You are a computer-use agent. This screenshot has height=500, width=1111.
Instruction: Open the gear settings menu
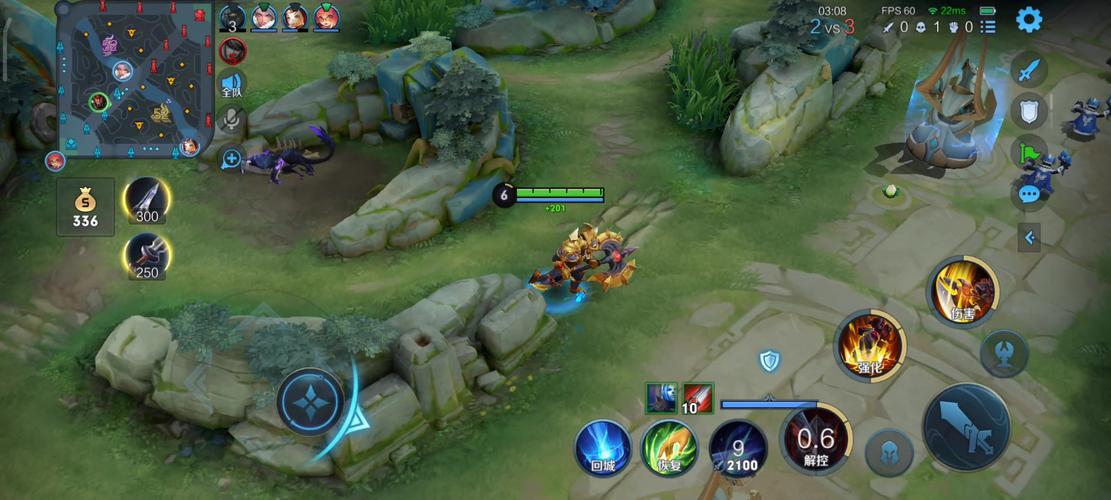point(1028,19)
